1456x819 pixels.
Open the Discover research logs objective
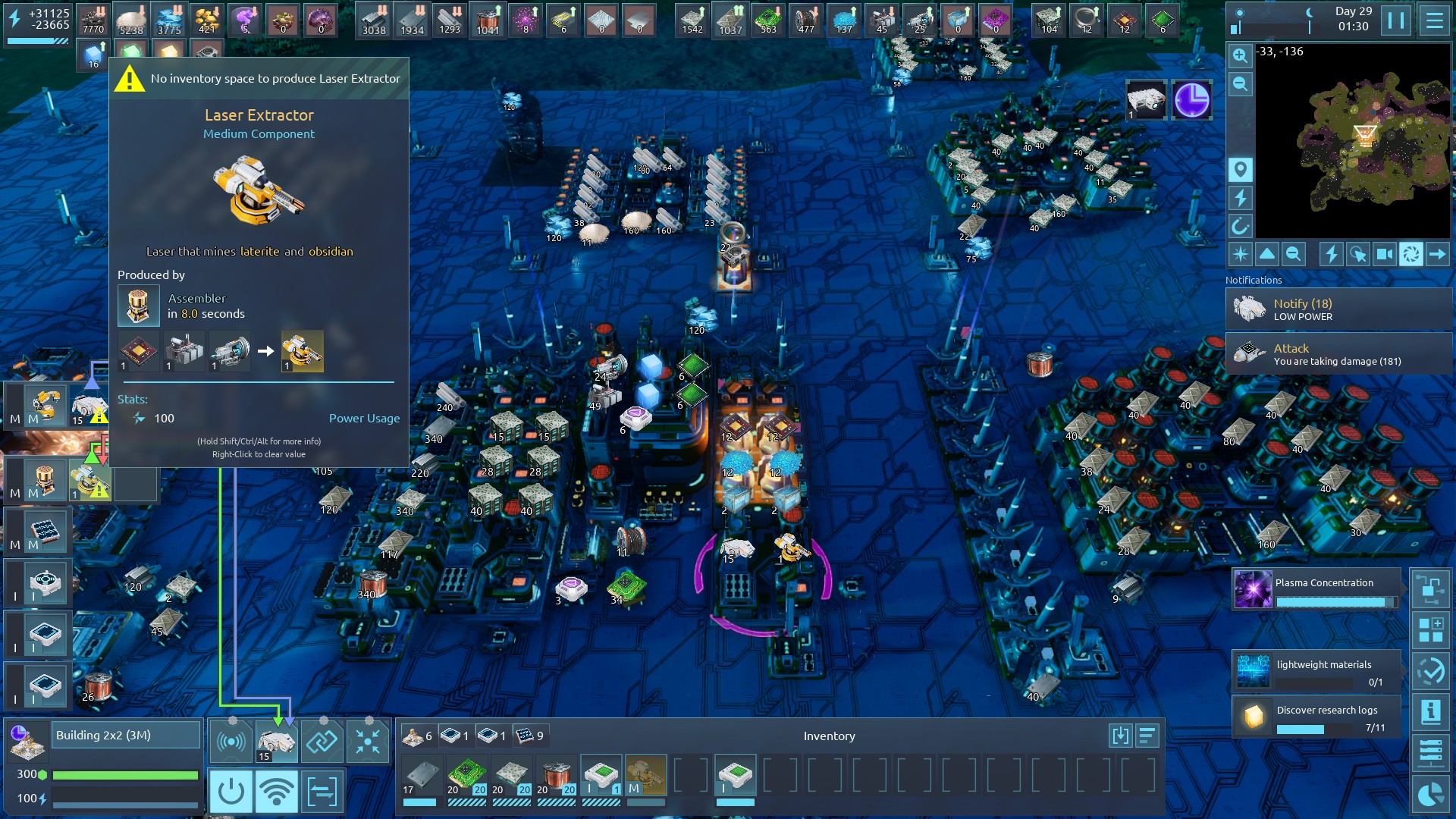pyautogui.click(x=1316, y=717)
